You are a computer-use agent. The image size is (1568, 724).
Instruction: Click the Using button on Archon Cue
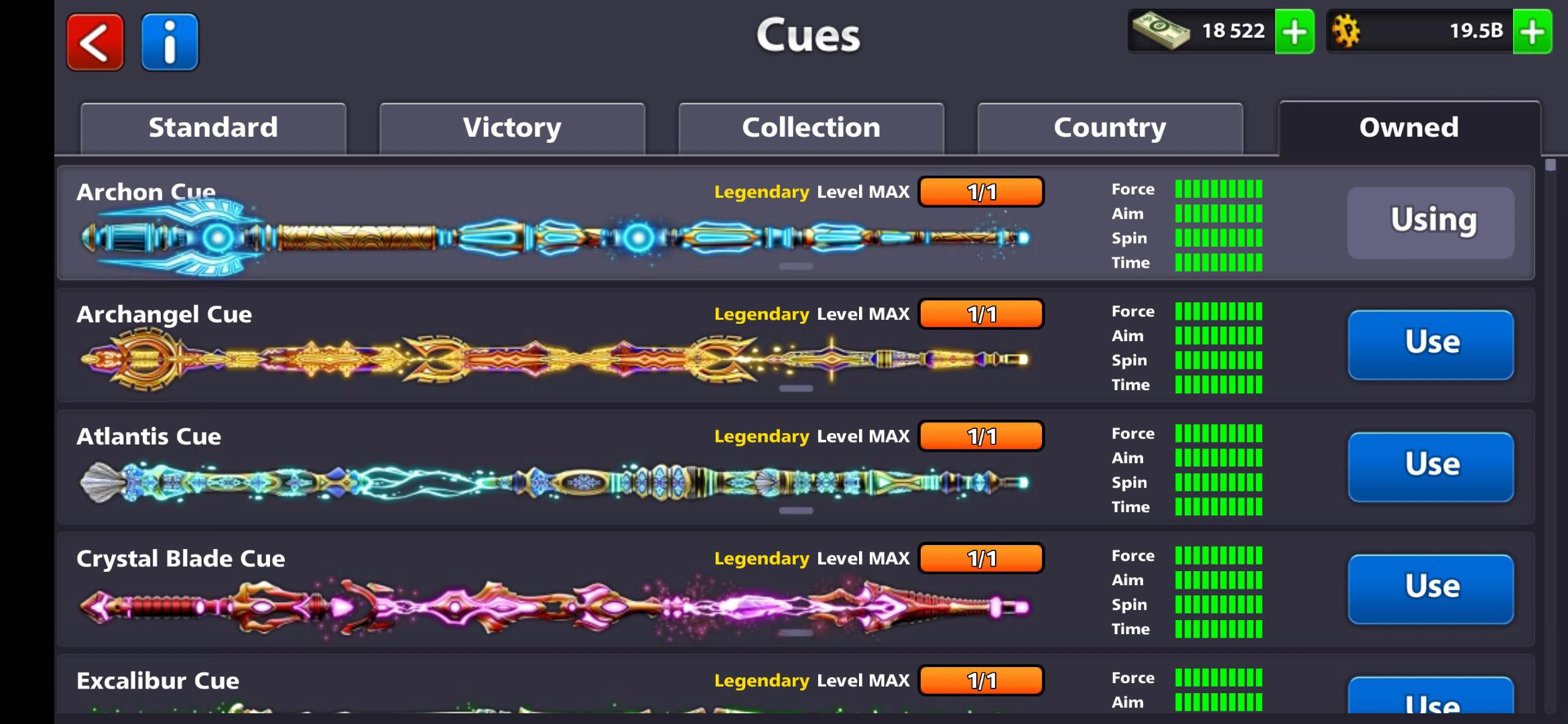1431,221
